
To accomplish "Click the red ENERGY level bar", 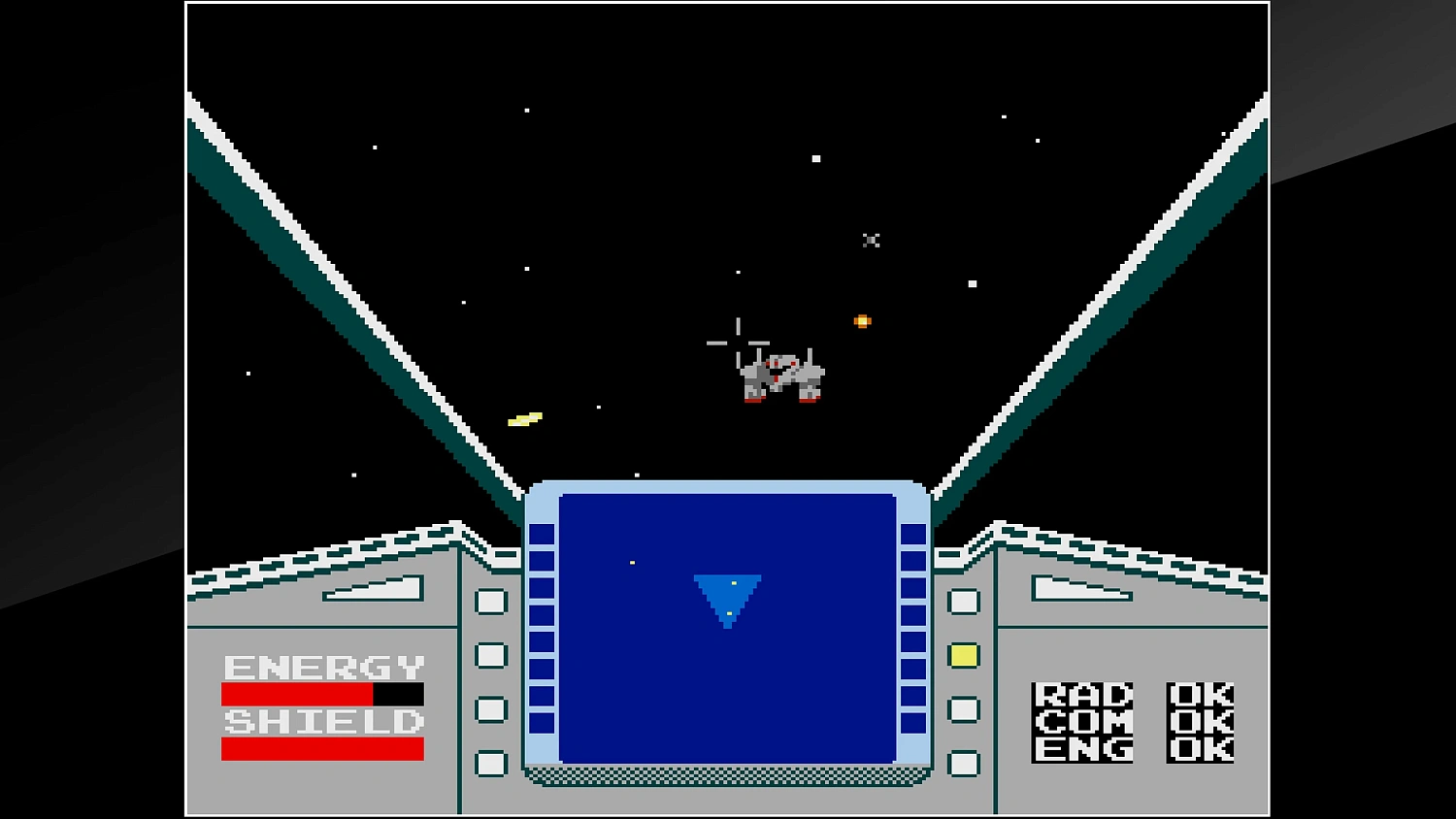I will (296, 693).
